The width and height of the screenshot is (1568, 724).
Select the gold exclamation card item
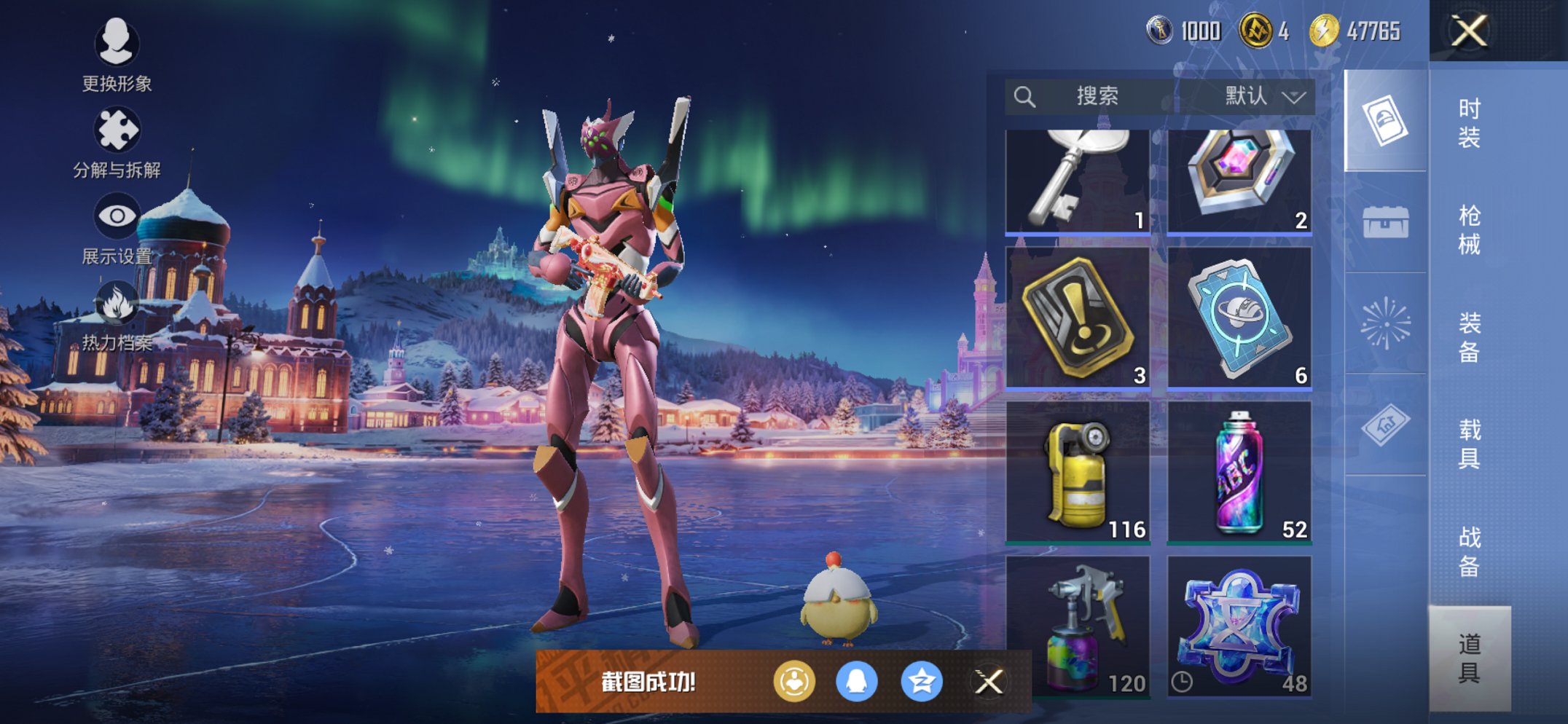1077,318
